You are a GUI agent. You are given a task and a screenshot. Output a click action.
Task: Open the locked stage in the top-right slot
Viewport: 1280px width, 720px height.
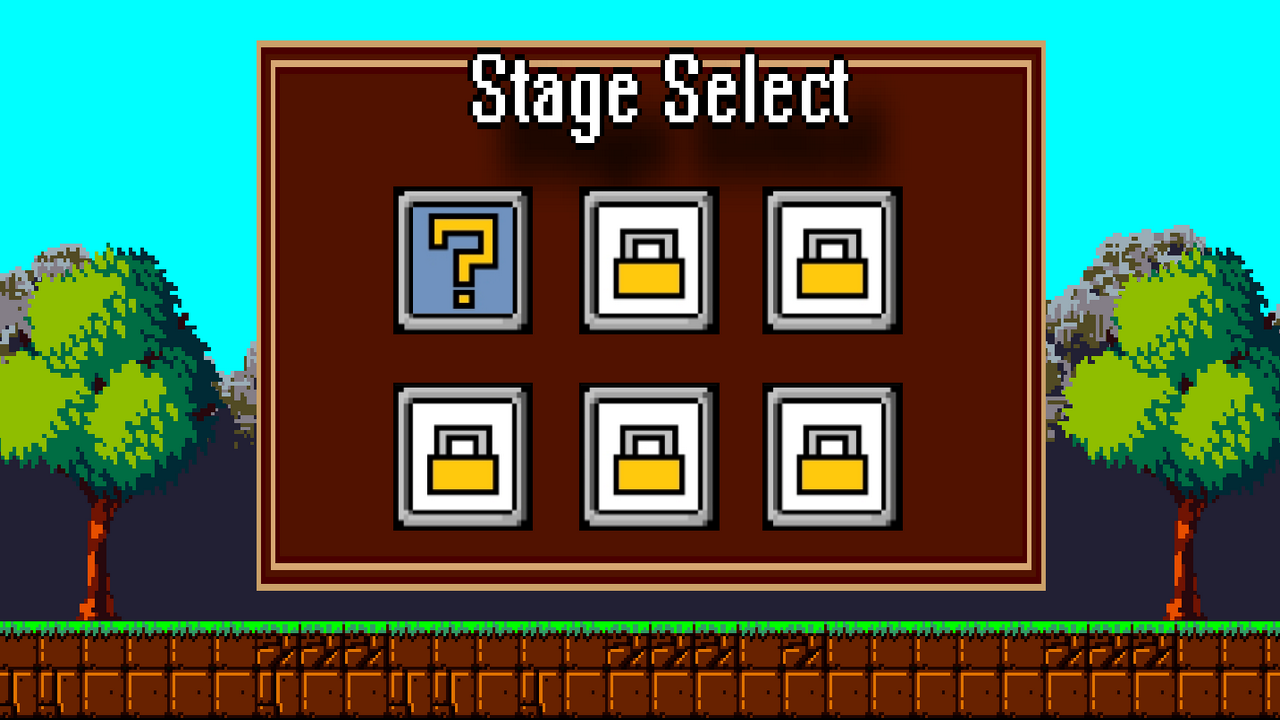(830, 259)
